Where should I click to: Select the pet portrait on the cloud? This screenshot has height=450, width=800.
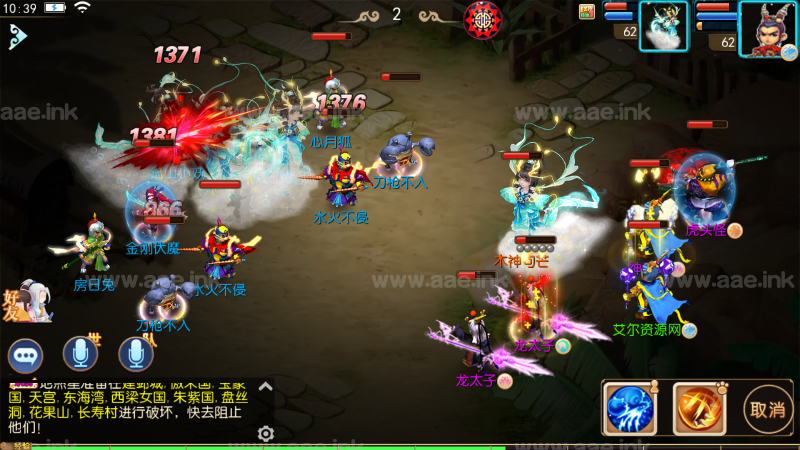pyautogui.click(x=664, y=26)
